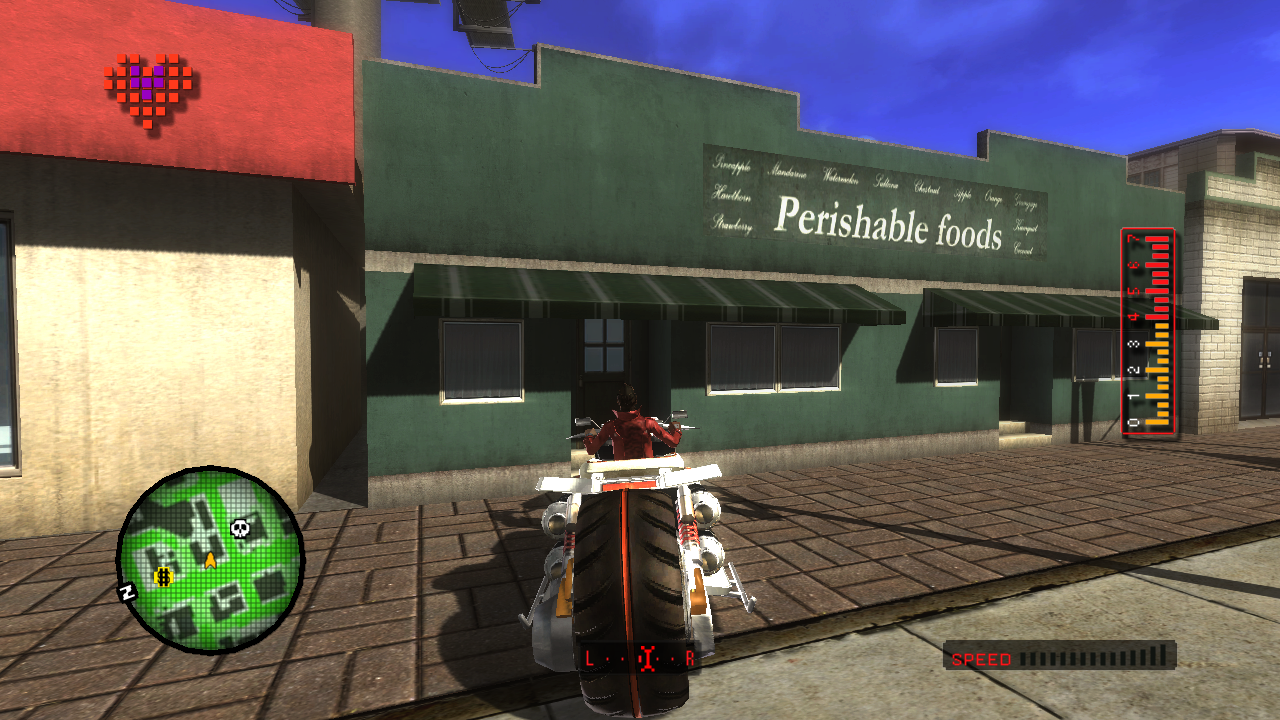The image size is (1280, 720).
Task: Click the yellow round marker on the minimap
Action: pyautogui.click(x=163, y=576)
